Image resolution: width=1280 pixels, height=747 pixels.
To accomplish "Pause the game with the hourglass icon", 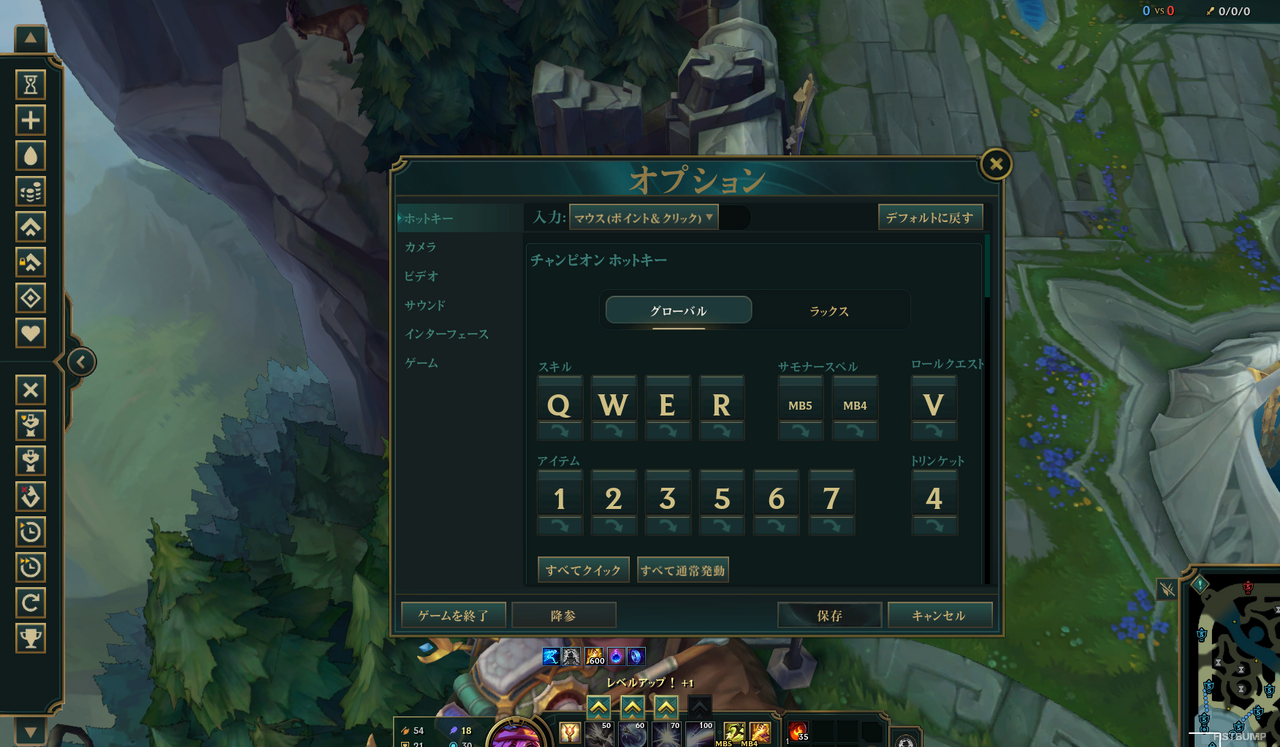I will point(30,85).
